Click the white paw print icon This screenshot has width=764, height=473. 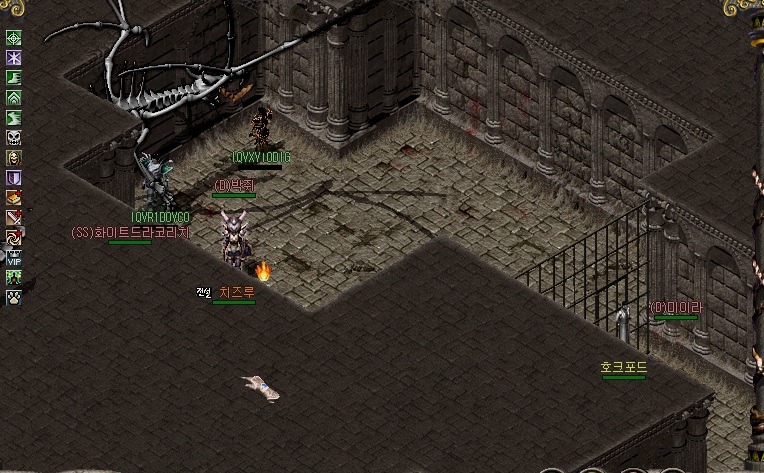click(x=14, y=296)
